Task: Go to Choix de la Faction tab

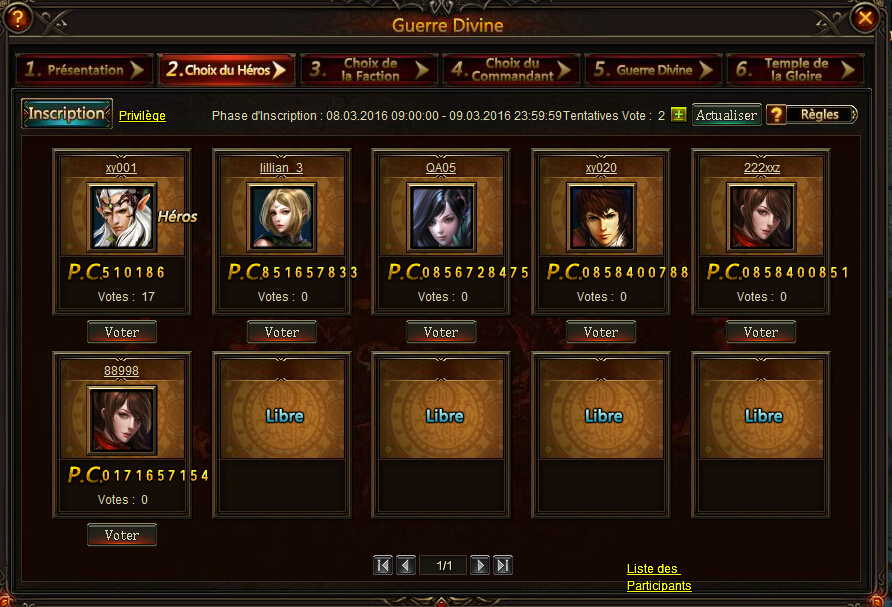Action: pyautogui.click(x=369, y=70)
